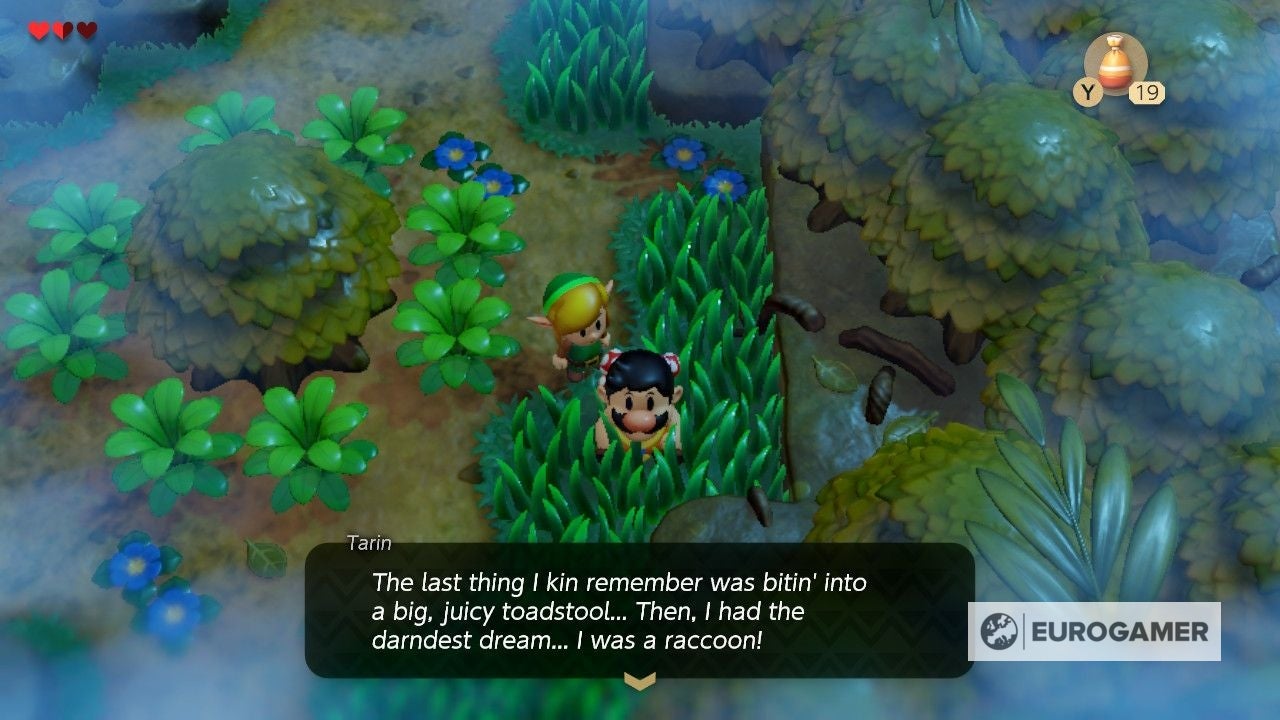Click the rupee pouch icon
This screenshot has height=720, width=1280.
pos(1119,65)
